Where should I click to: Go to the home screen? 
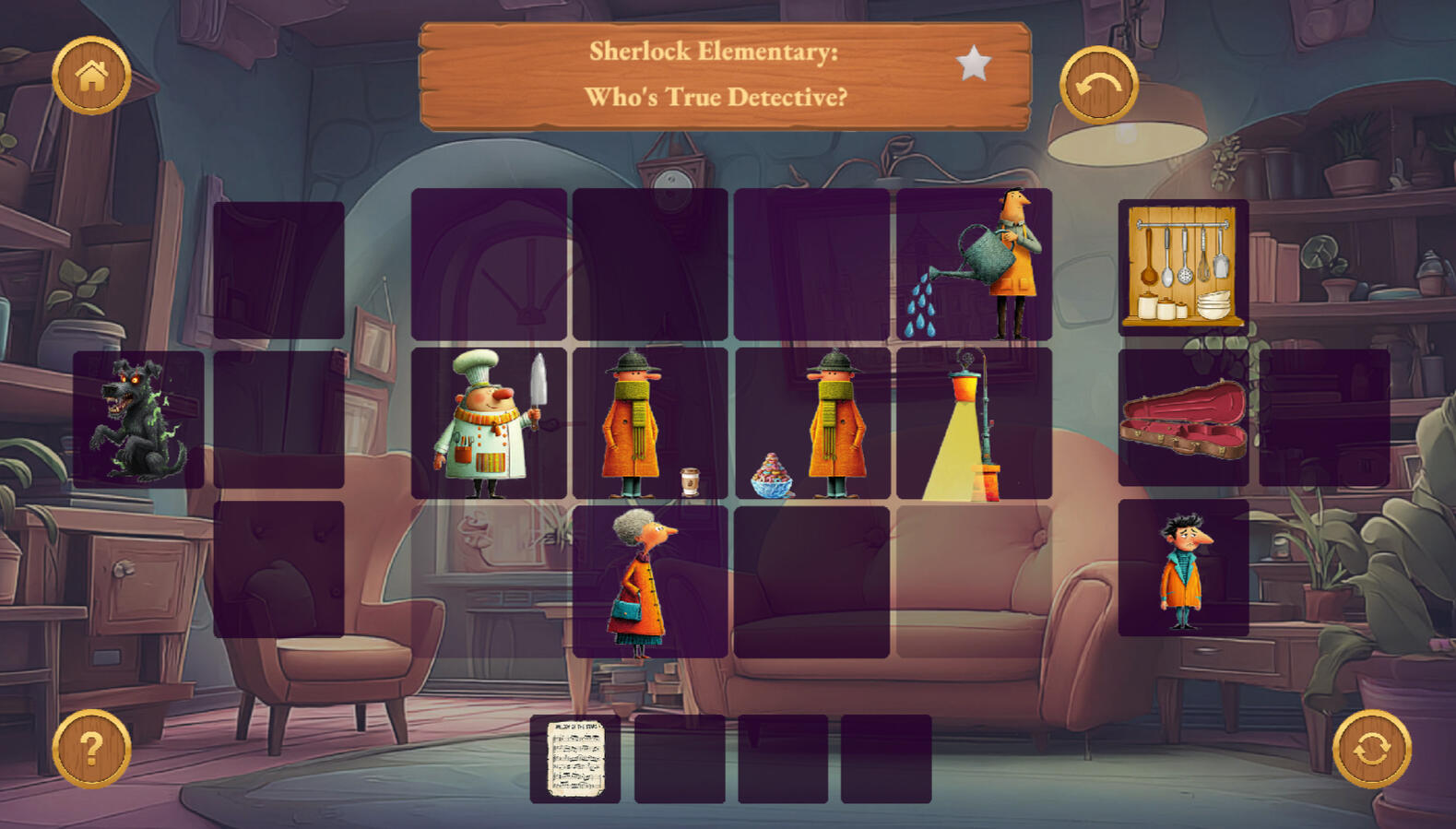[x=91, y=76]
